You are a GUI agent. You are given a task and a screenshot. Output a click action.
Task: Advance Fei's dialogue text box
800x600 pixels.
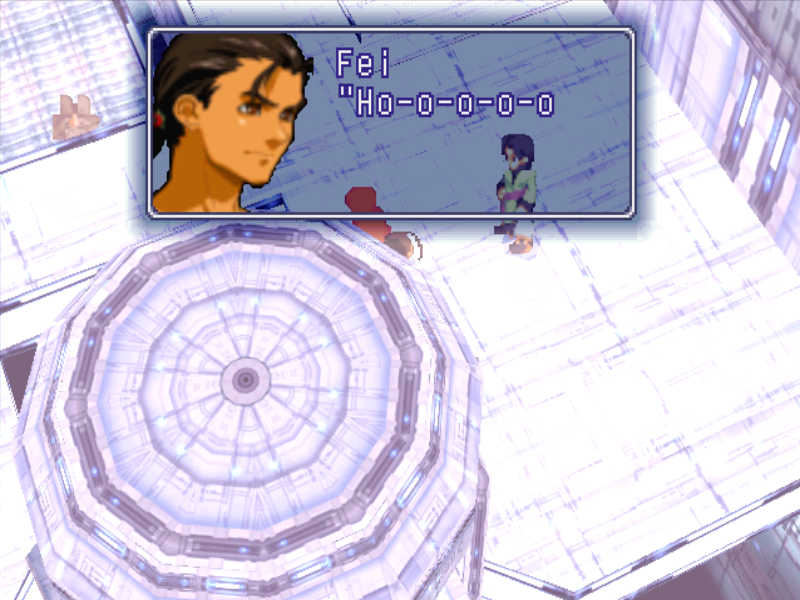(x=391, y=122)
